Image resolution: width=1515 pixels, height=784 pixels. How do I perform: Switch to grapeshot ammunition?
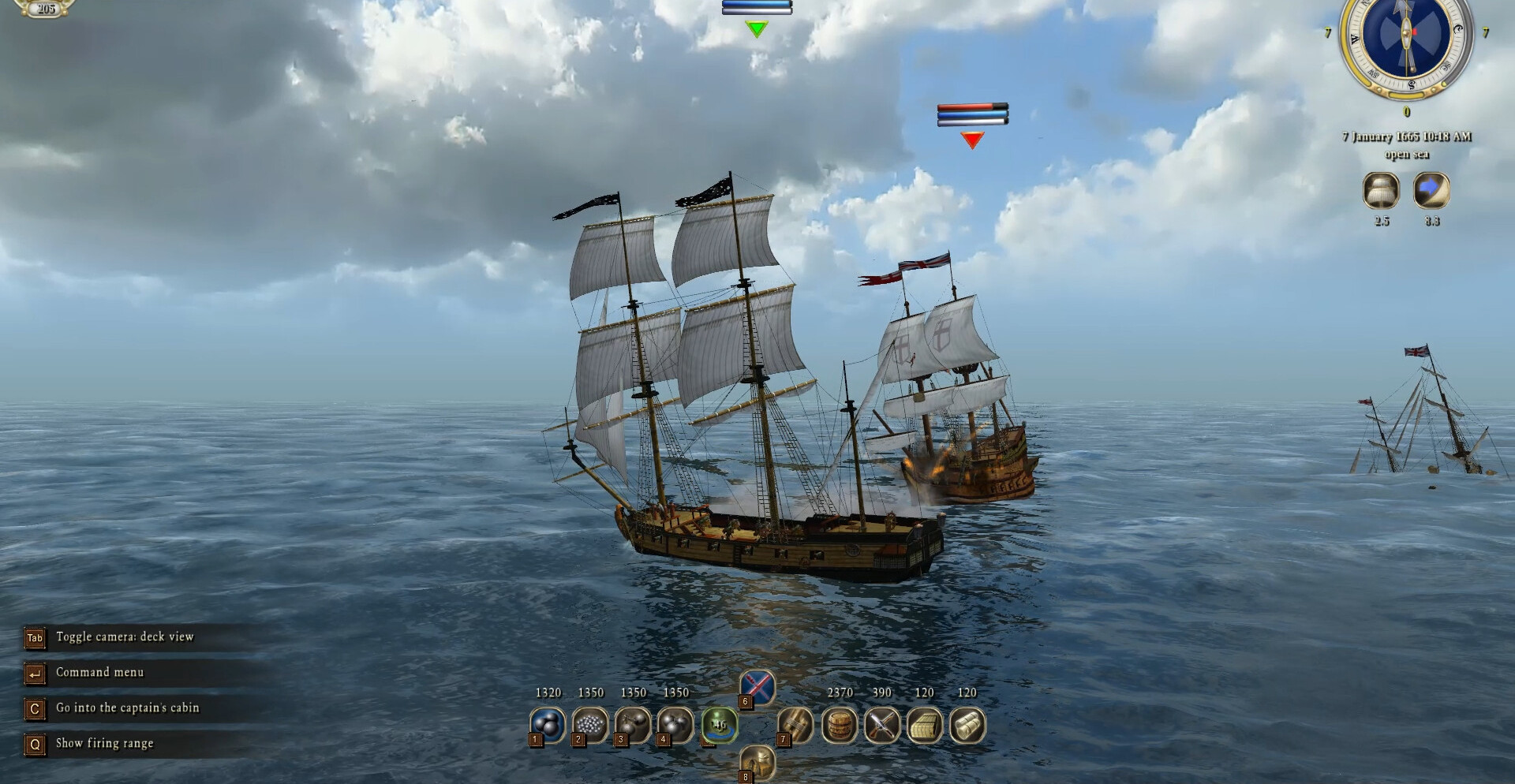(590, 724)
